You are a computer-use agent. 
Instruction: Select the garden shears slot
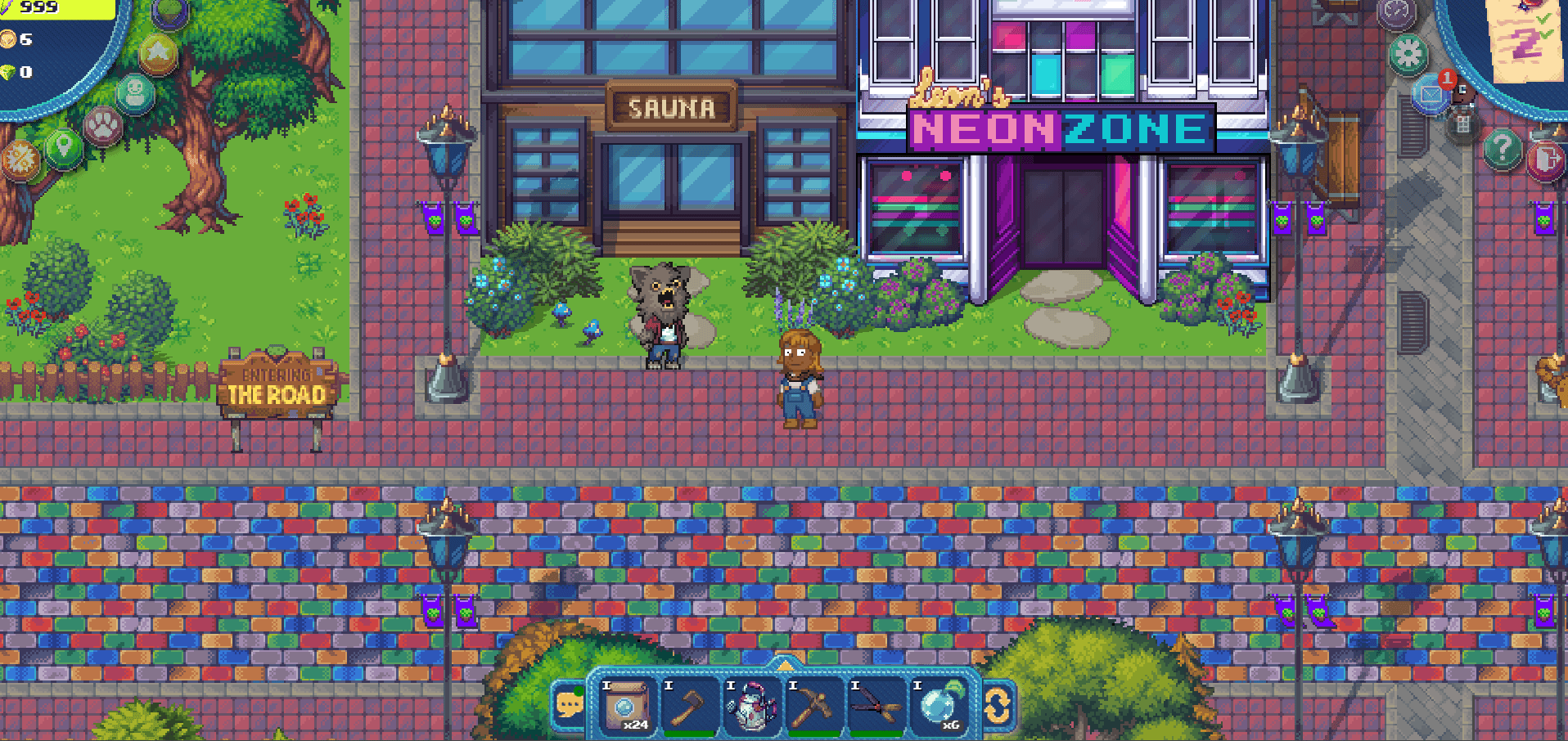(876, 705)
